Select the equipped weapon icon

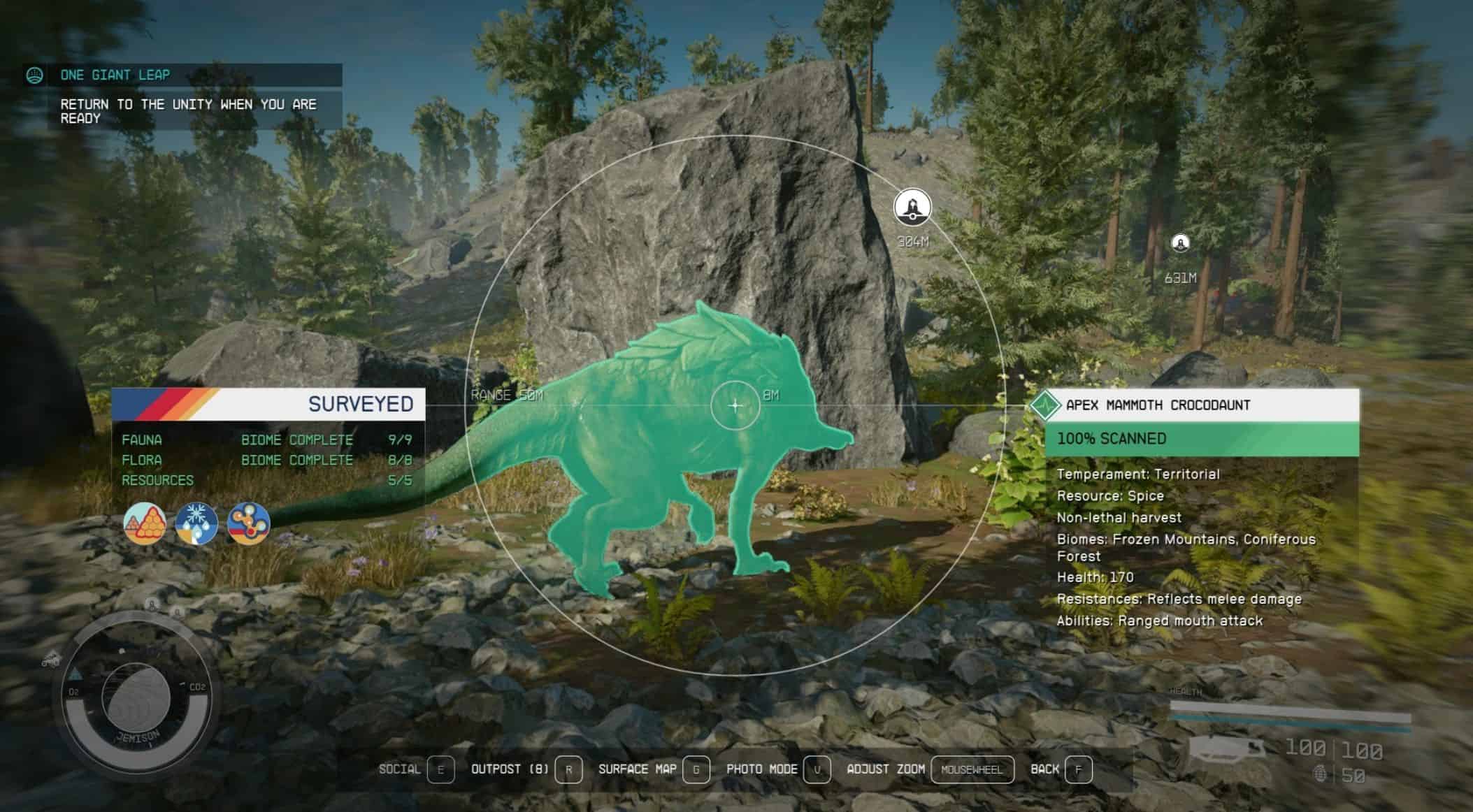point(1227,753)
